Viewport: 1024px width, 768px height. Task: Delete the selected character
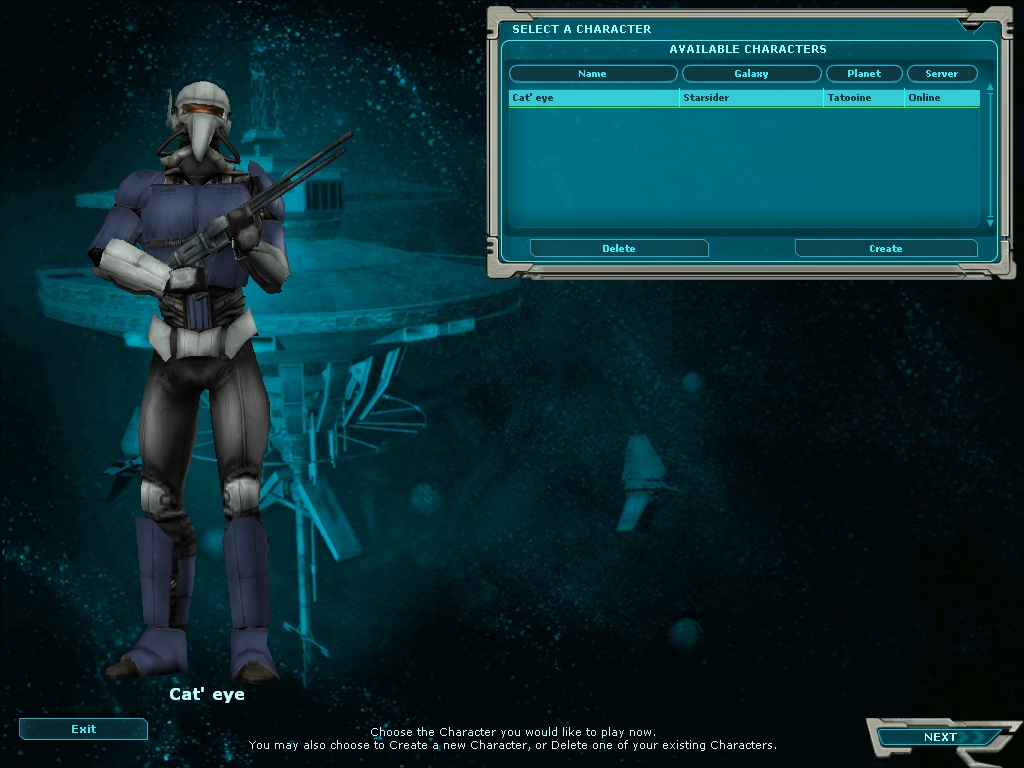619,248
